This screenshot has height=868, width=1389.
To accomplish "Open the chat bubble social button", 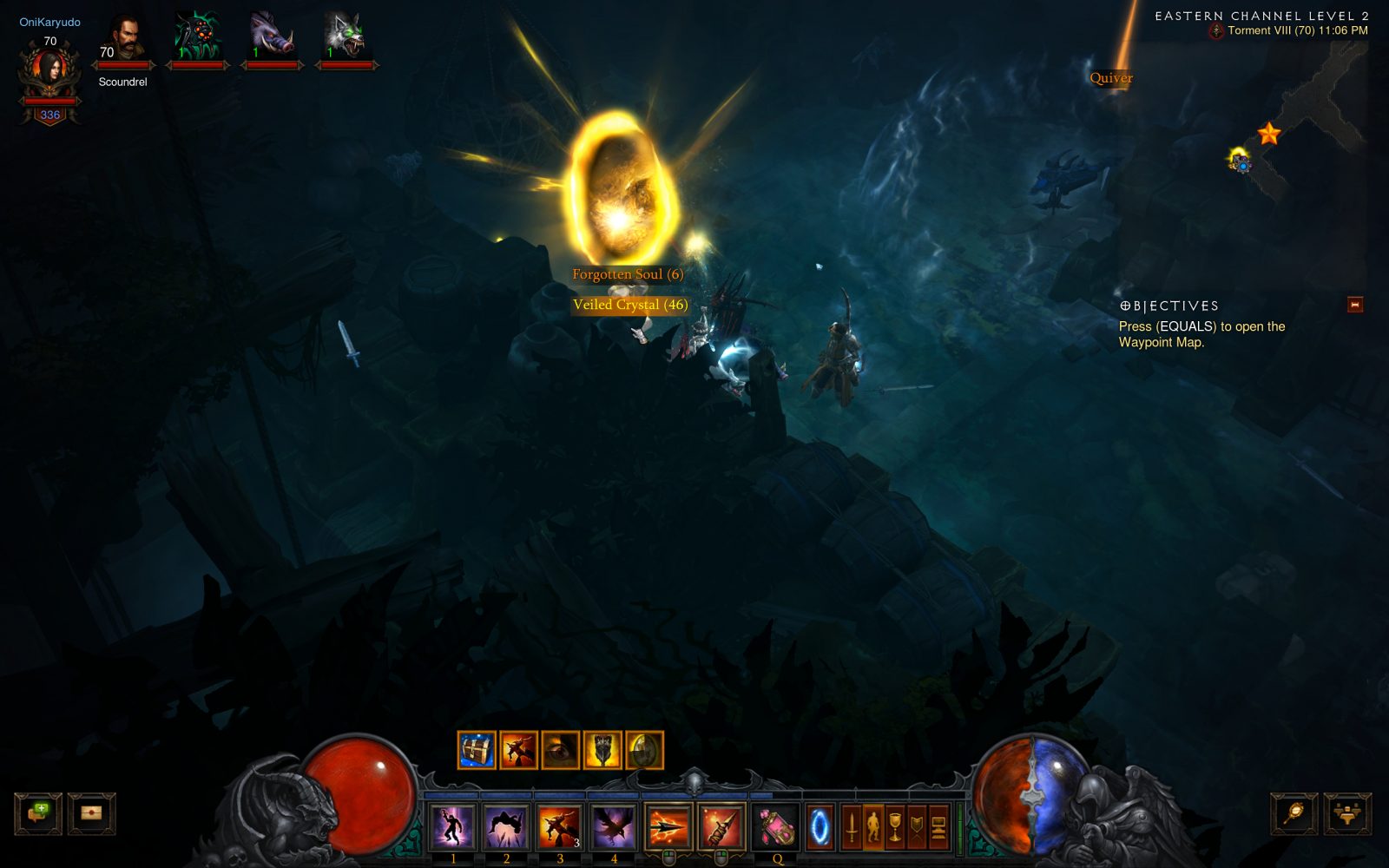I will (x=38, y=813).
